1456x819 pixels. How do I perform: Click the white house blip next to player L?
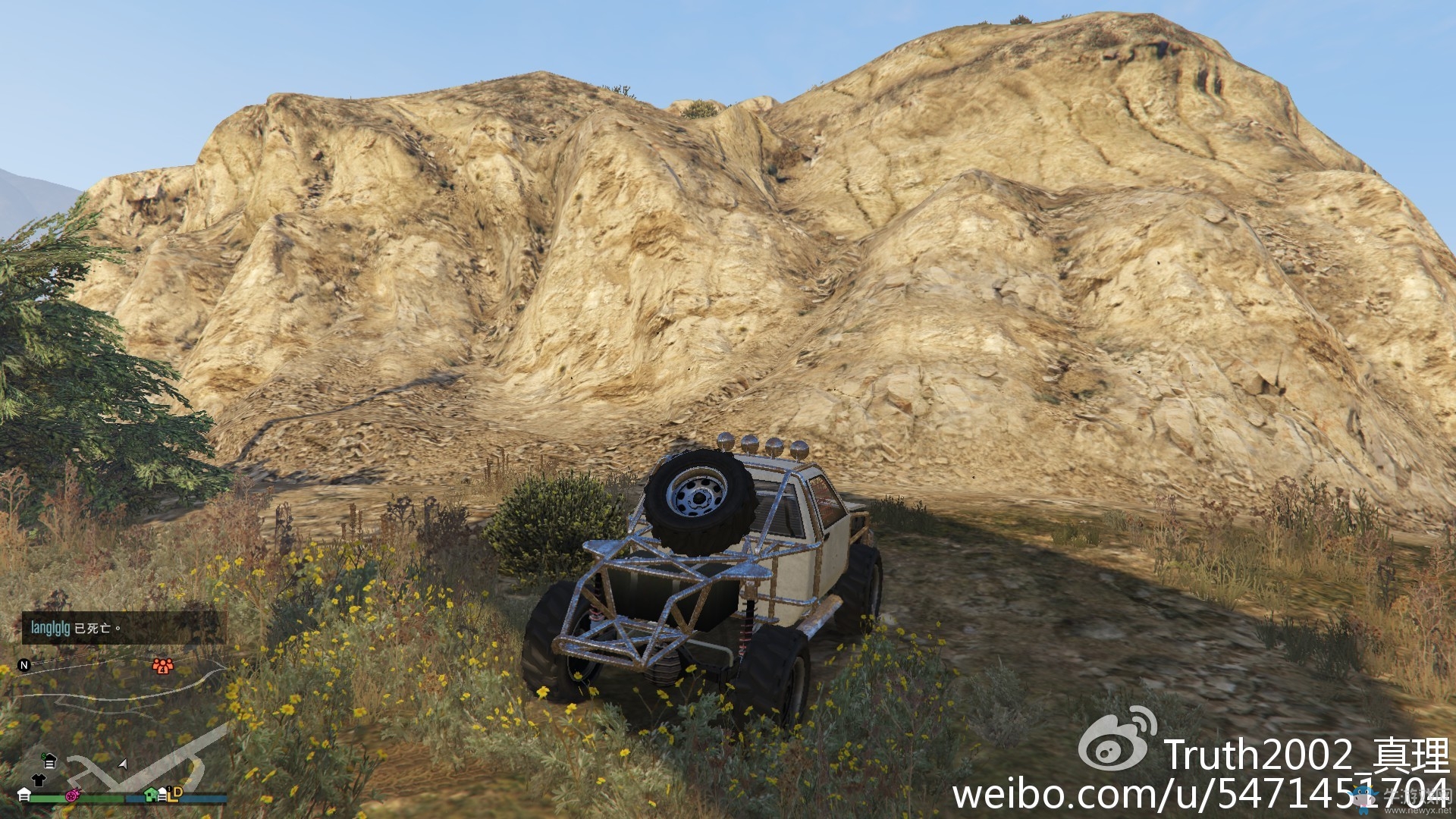162,795
